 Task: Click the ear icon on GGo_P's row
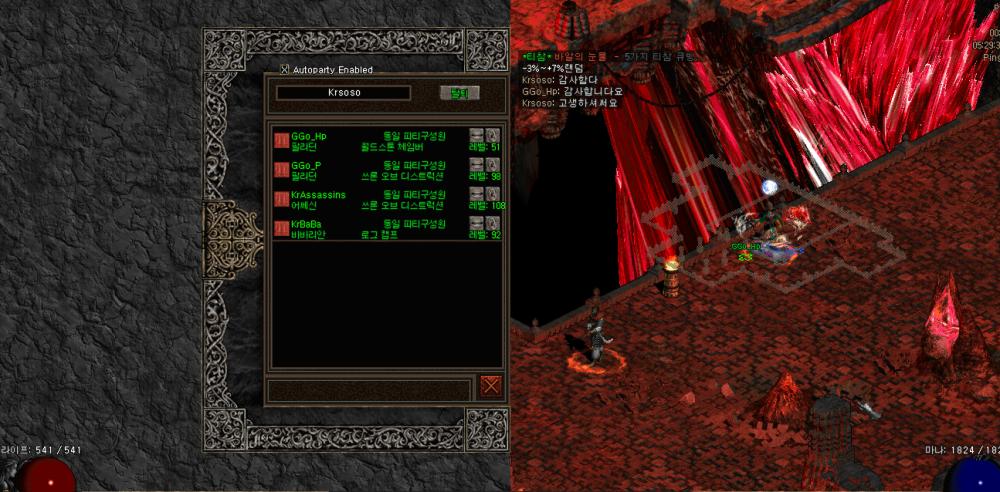point(492,163)
